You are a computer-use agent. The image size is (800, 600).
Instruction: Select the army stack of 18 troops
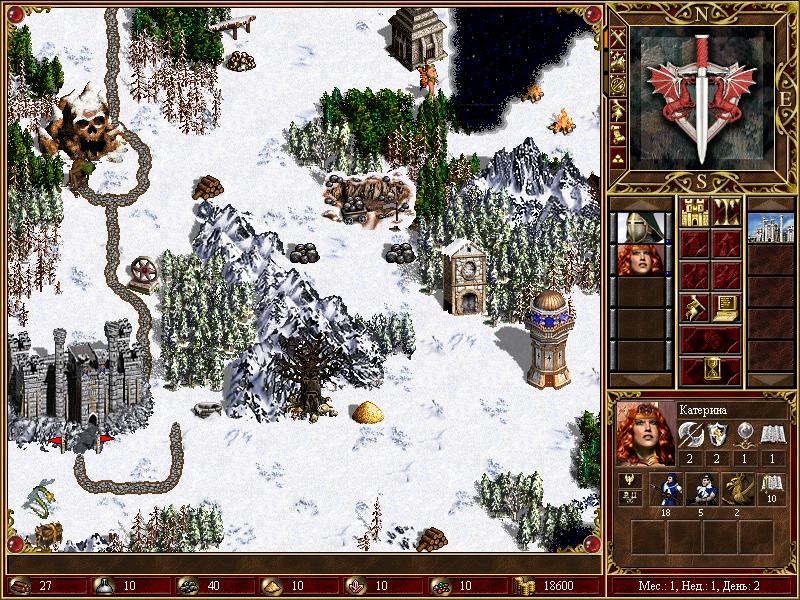point(667,488)
